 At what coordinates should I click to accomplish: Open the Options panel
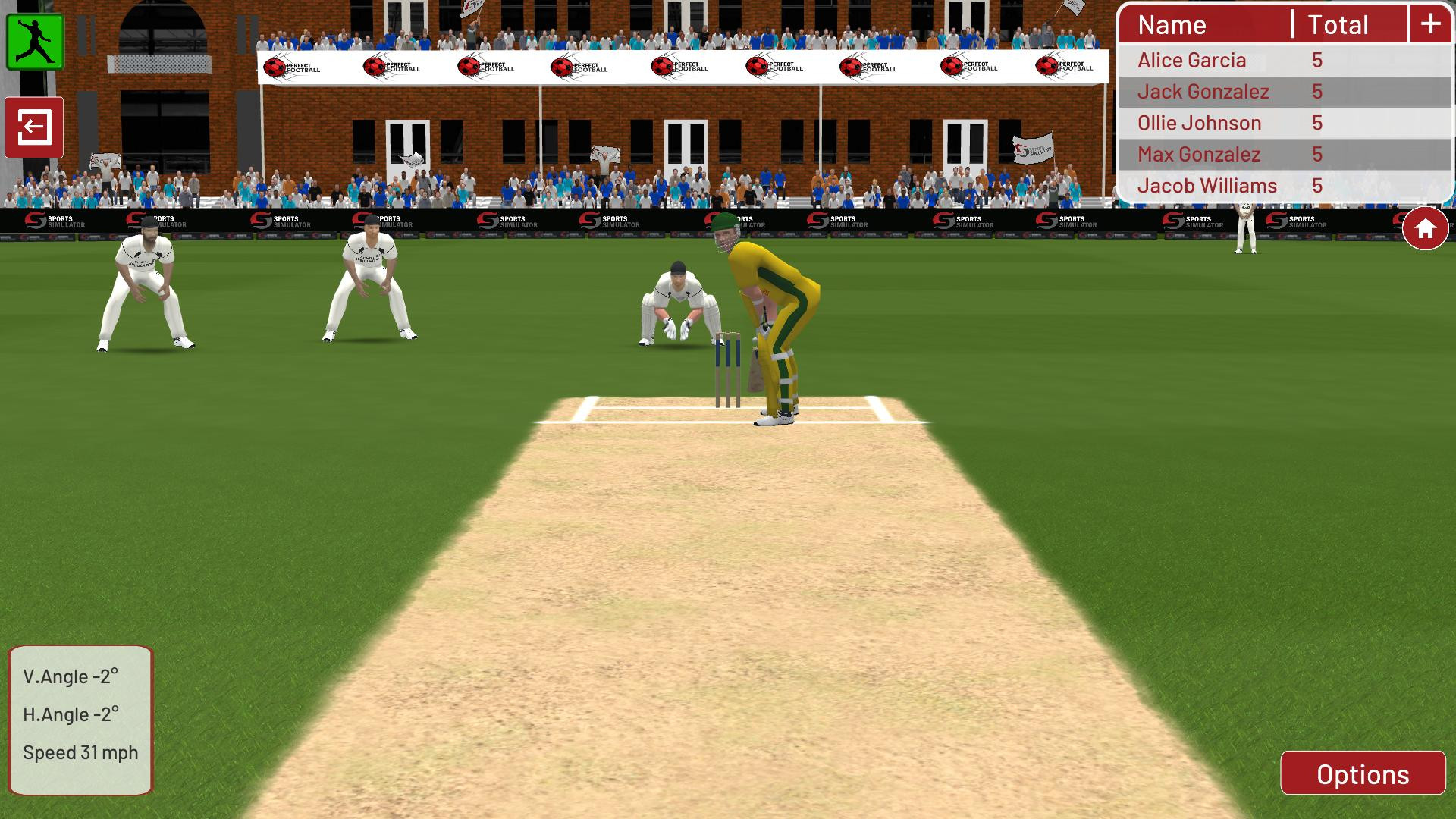click(x=1361, y=774)
